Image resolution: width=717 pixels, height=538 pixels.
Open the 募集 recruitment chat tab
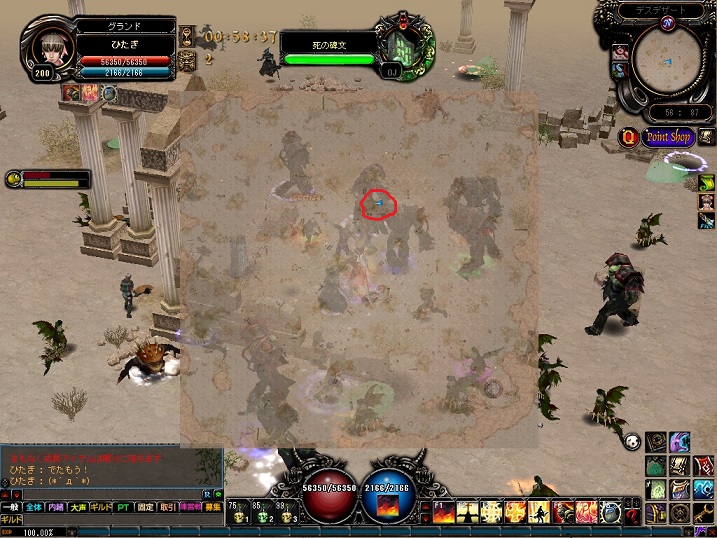click(x=212, y=508)
